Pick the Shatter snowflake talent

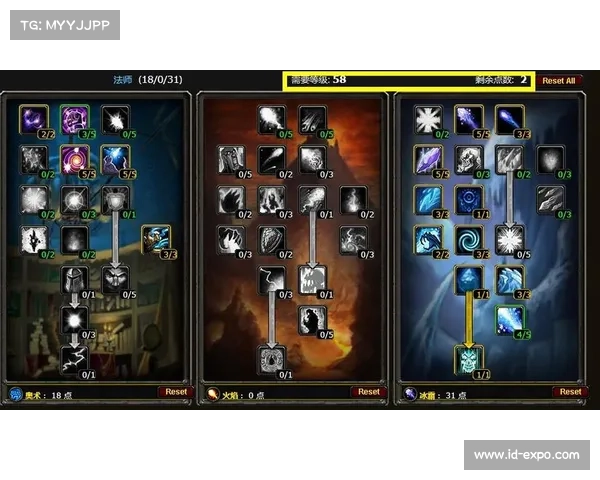[510, 239]
